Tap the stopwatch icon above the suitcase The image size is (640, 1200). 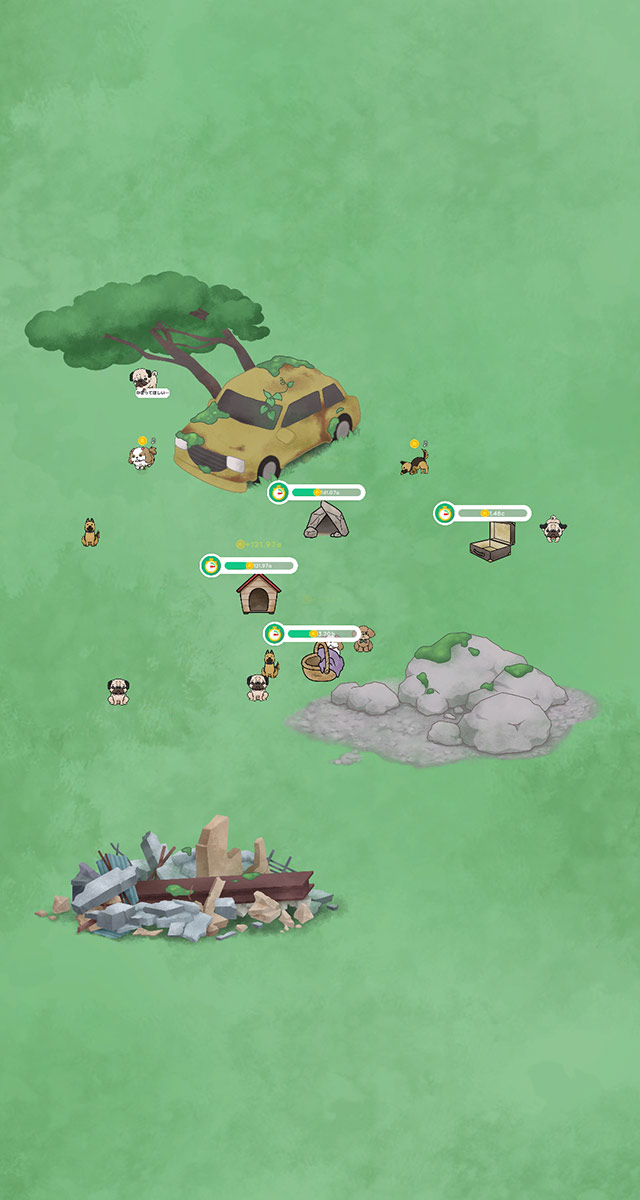[445, 513]
